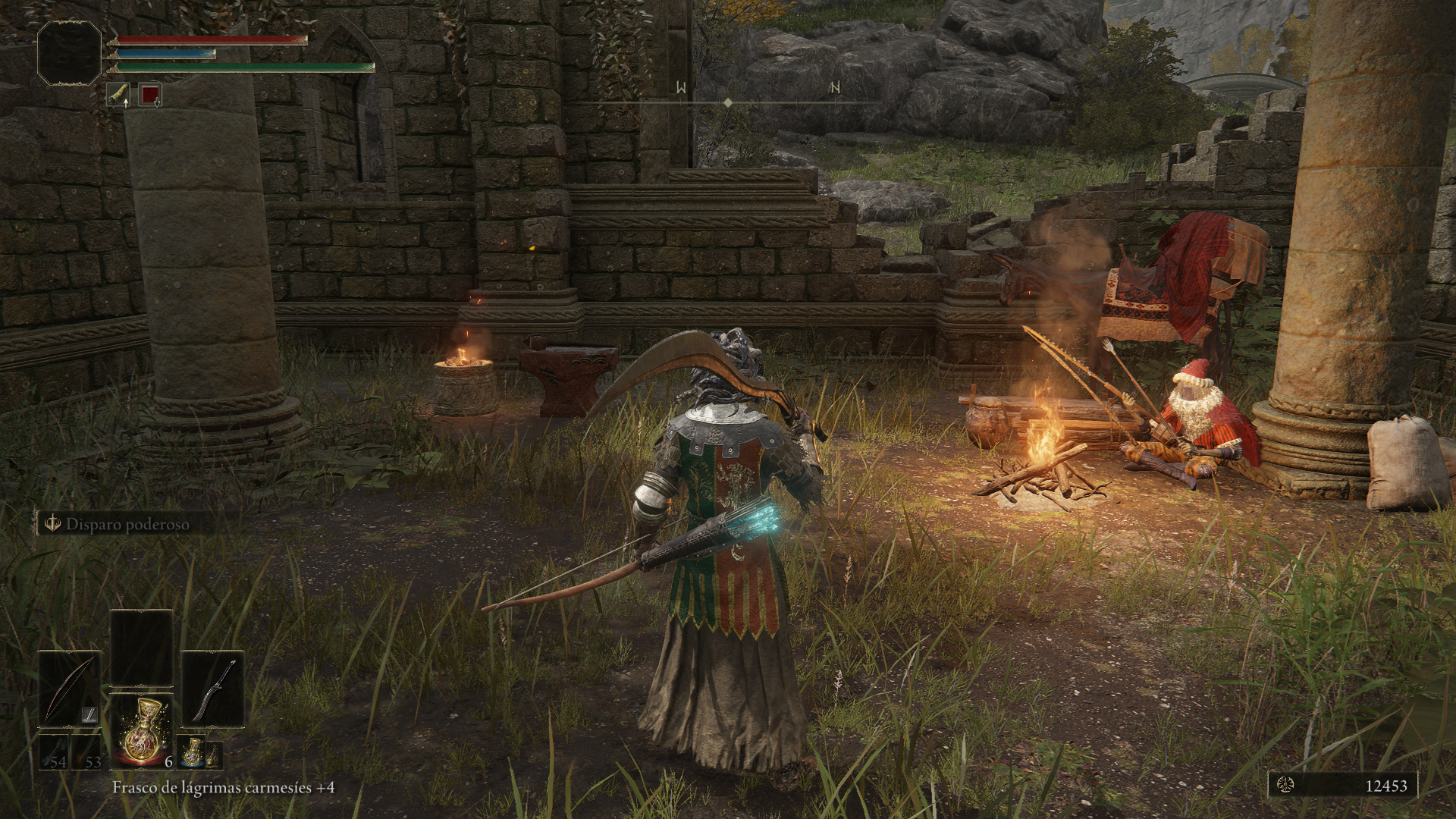The height and width of the screenshot is (819, 1456).
Task: Click the horn buff status icon
Action: 118,95
